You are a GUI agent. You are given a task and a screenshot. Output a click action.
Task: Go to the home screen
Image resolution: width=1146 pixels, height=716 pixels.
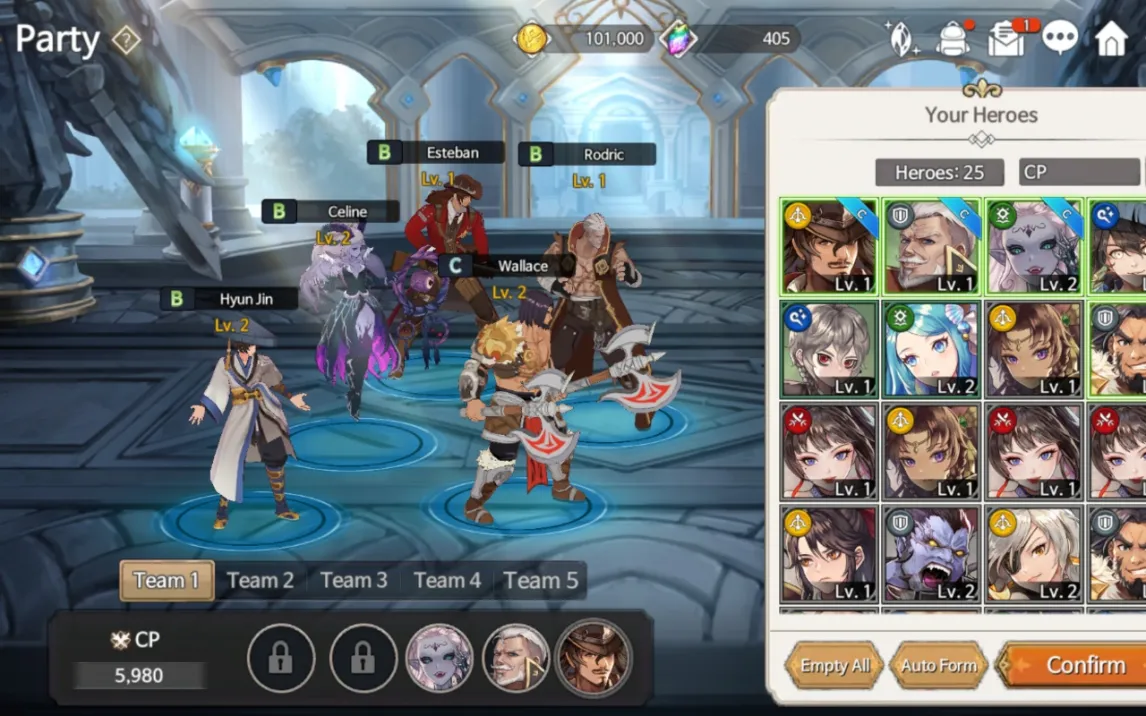pyautogui.click(x=1111, y=39)
